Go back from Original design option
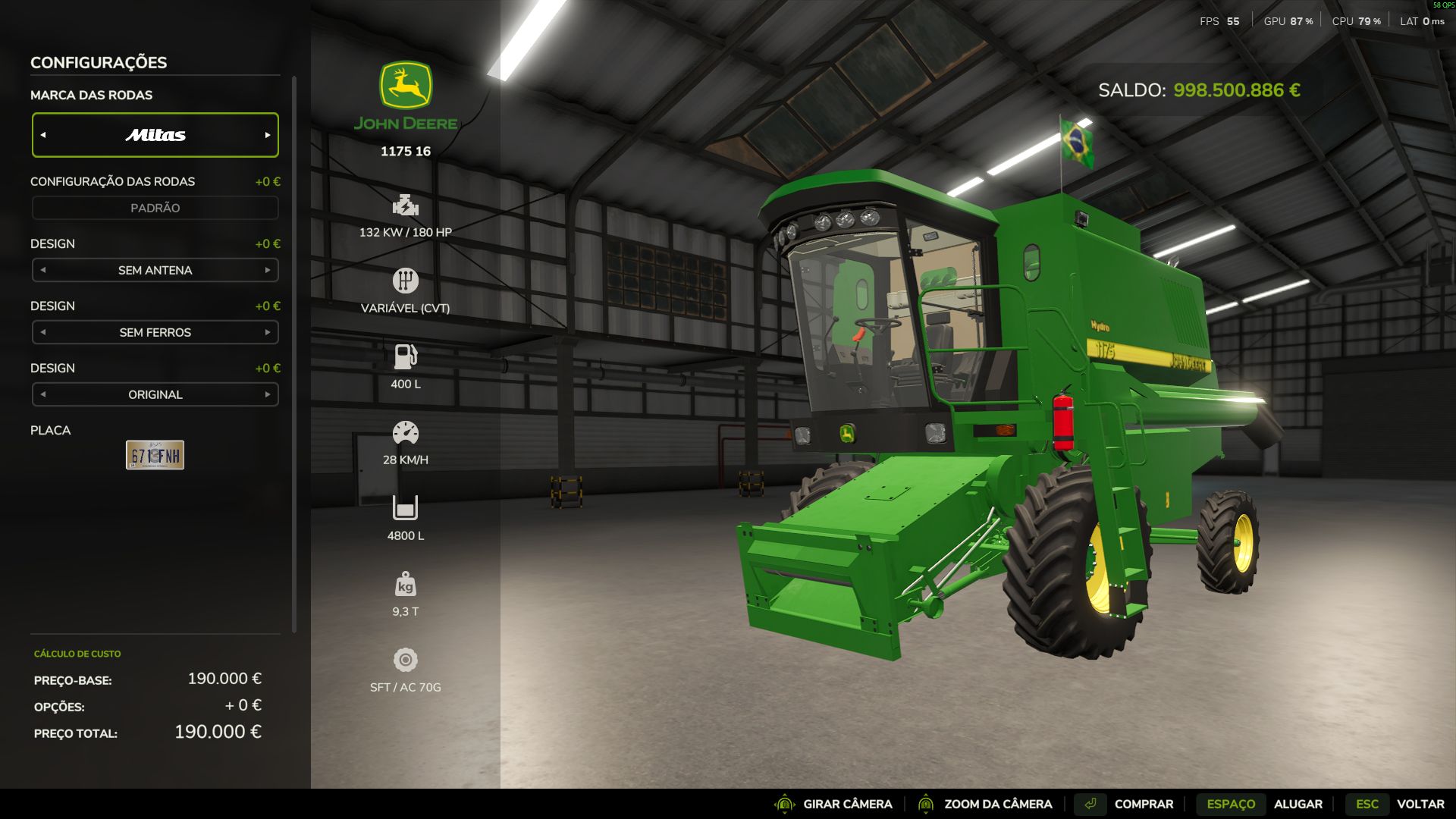Image resolution: width=1456 pixels, height=819 pixels. (43, 394)
